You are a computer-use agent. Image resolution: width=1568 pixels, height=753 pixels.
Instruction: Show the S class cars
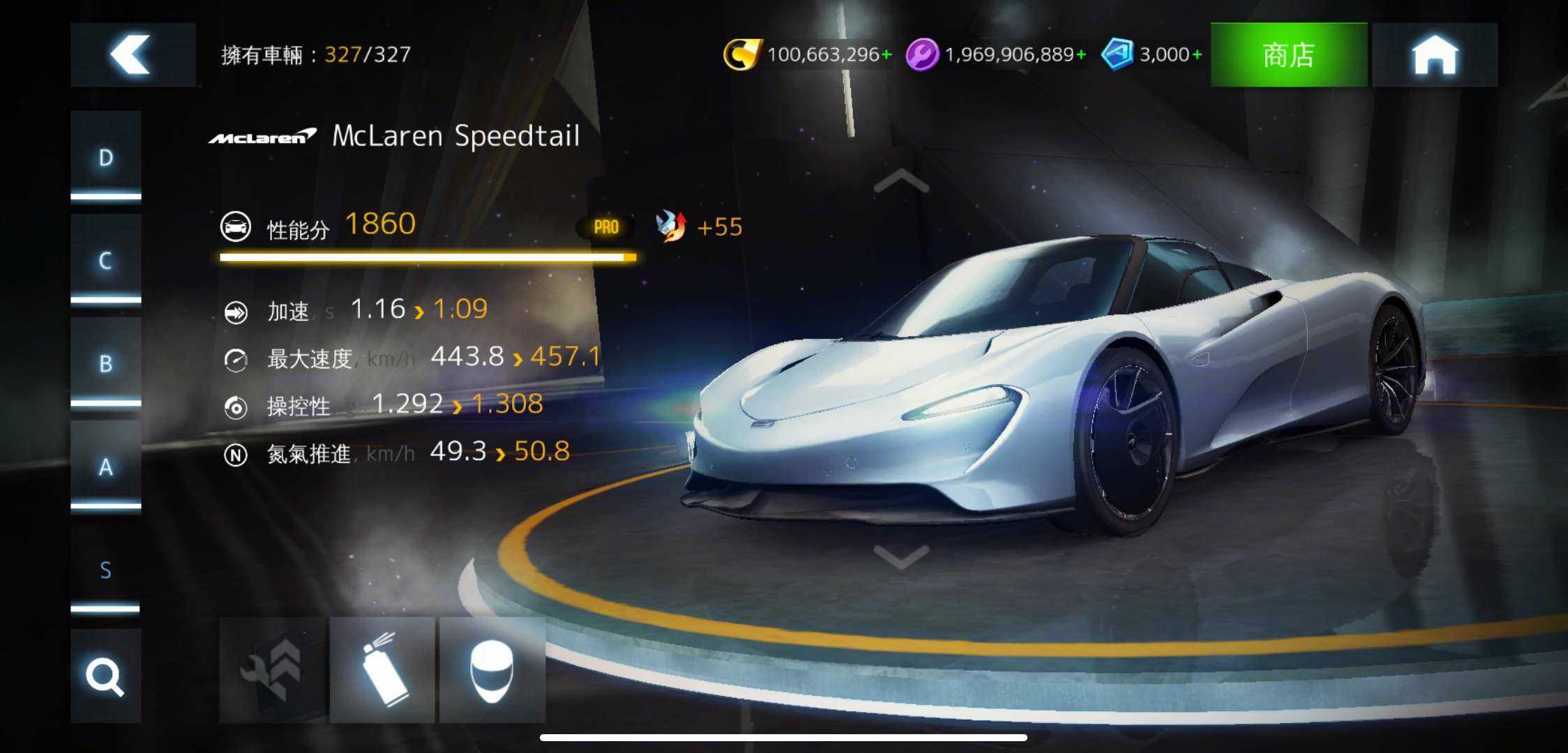point(105,569)
